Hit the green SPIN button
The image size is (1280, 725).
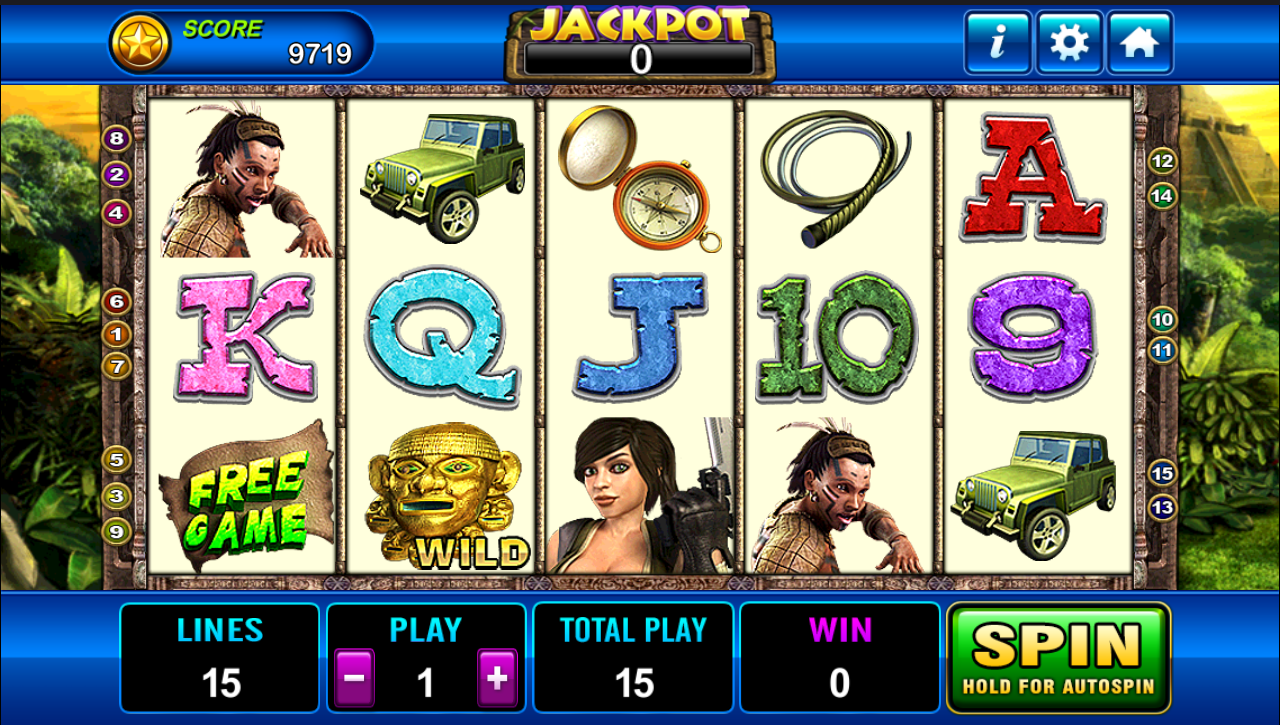[x=1058, y=657]
